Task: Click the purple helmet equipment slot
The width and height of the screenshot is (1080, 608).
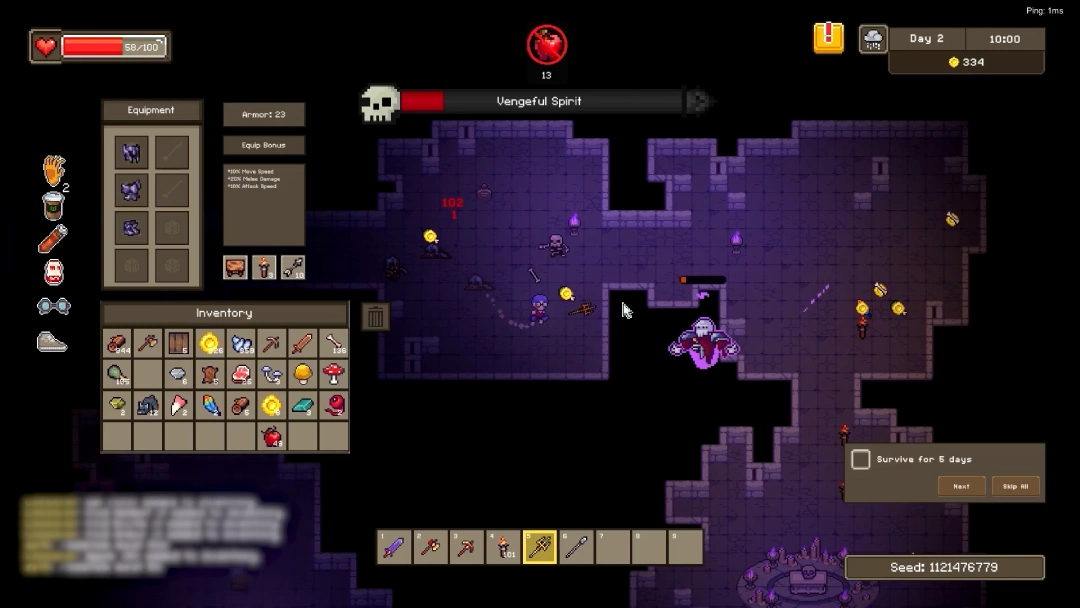Action: tap(132, 153)
